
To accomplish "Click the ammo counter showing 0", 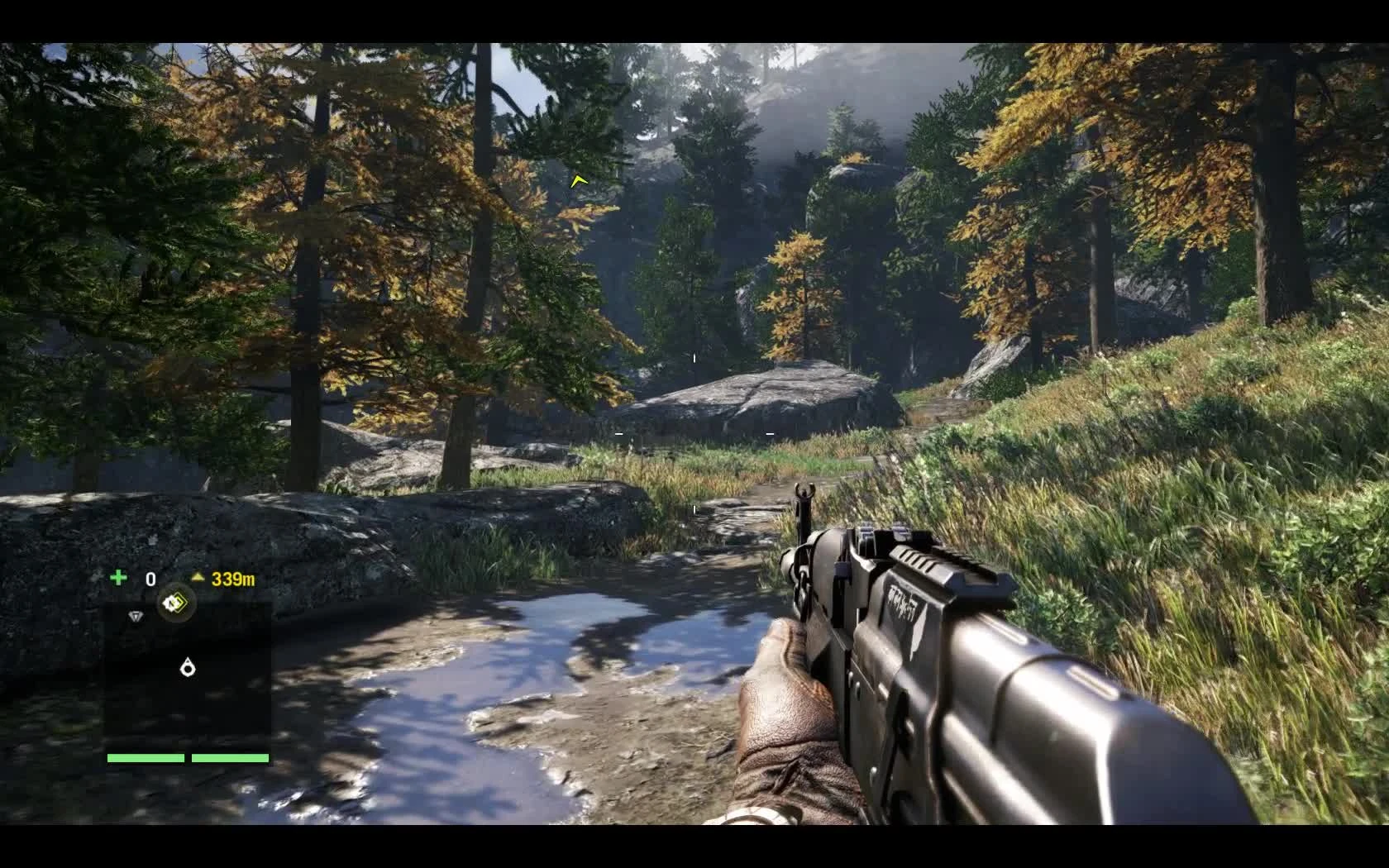I will [150, 577].
